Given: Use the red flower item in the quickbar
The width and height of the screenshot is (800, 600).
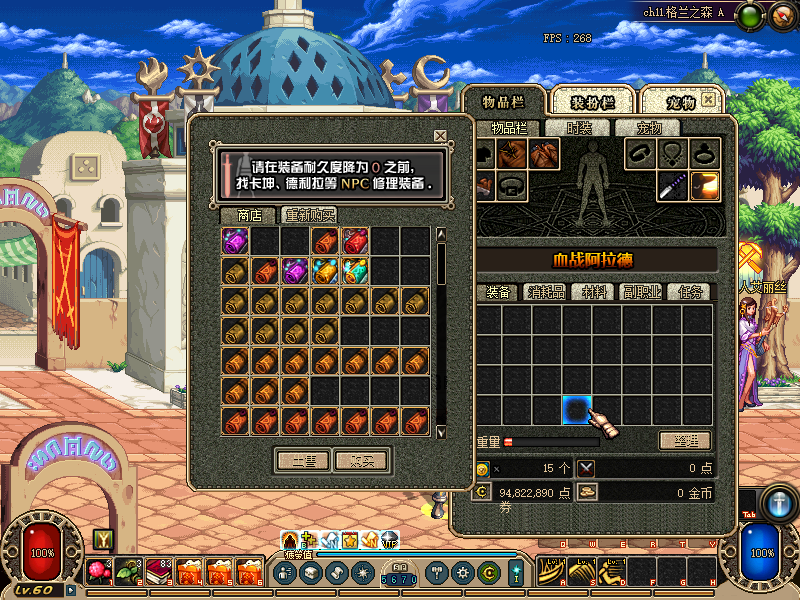Looking at the screenshot, I should 99,572.
